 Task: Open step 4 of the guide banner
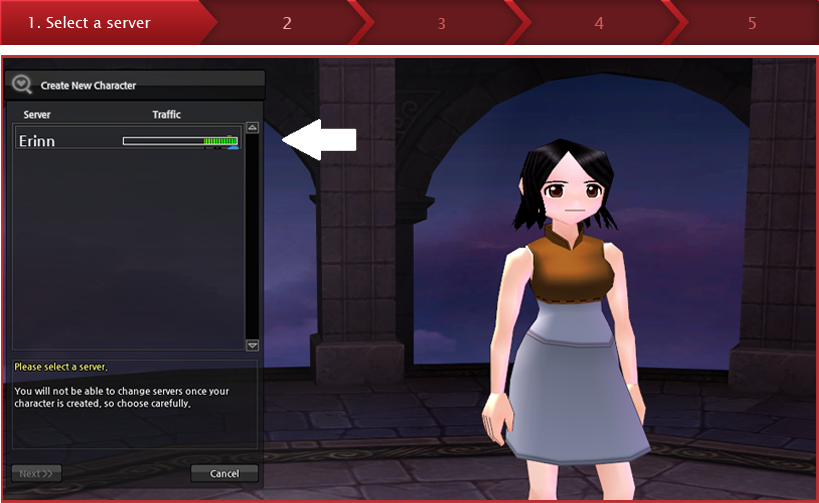tap(598, 22)
